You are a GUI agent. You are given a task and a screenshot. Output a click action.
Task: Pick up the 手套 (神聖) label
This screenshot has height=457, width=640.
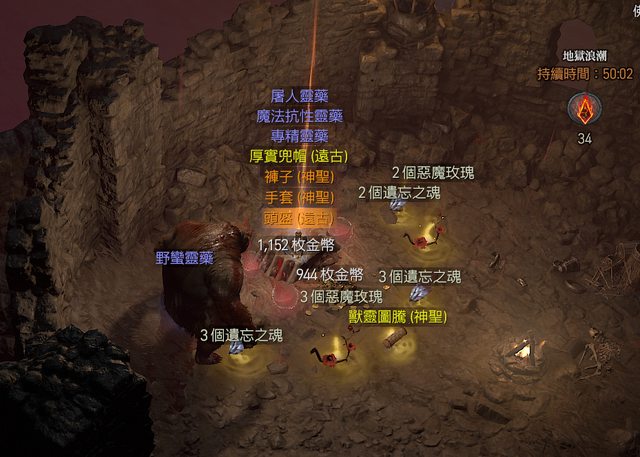[299, 196]
